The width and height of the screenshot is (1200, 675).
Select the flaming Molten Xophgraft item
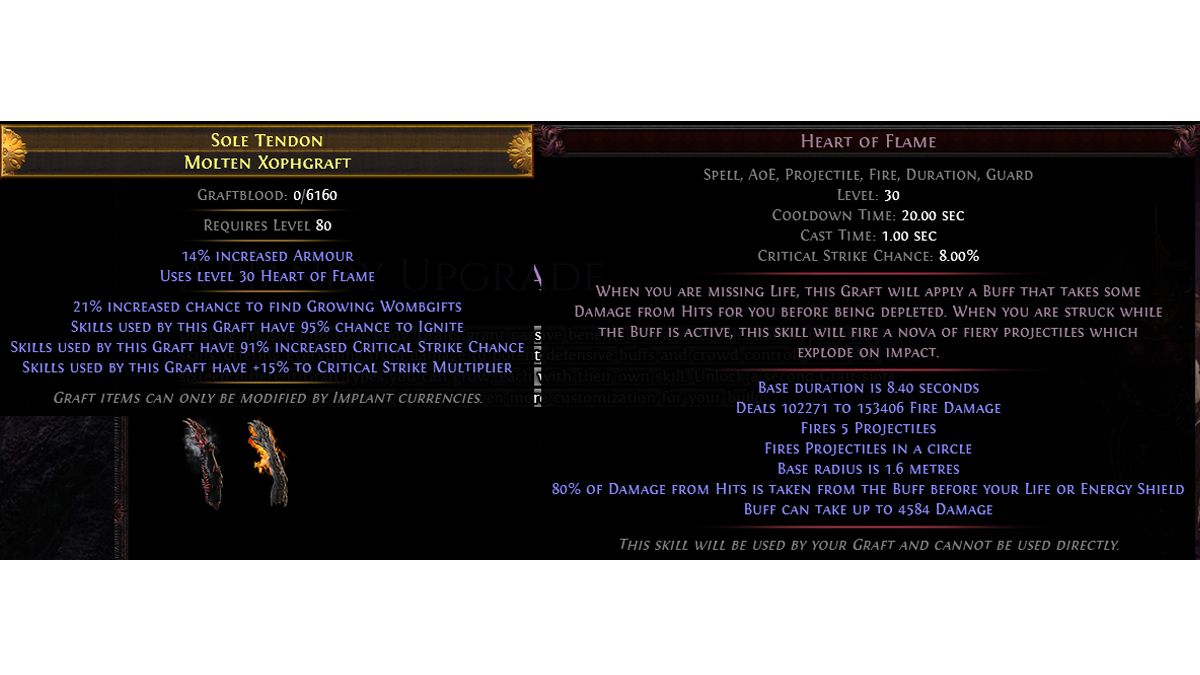[267, 462]
